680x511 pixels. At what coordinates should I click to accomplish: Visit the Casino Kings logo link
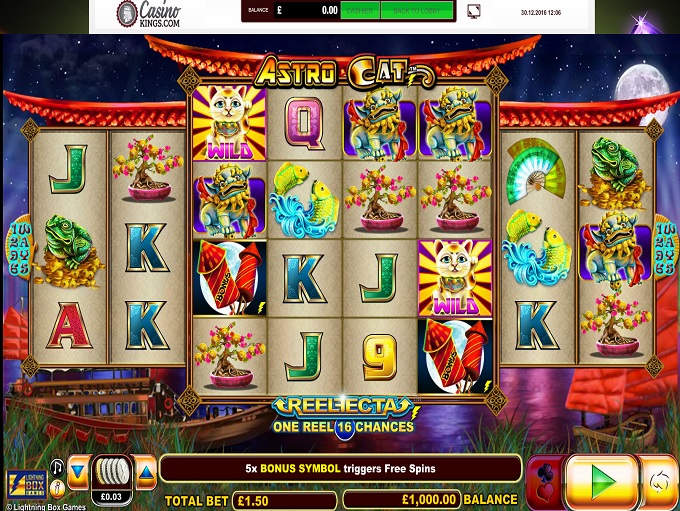point(148,14)
